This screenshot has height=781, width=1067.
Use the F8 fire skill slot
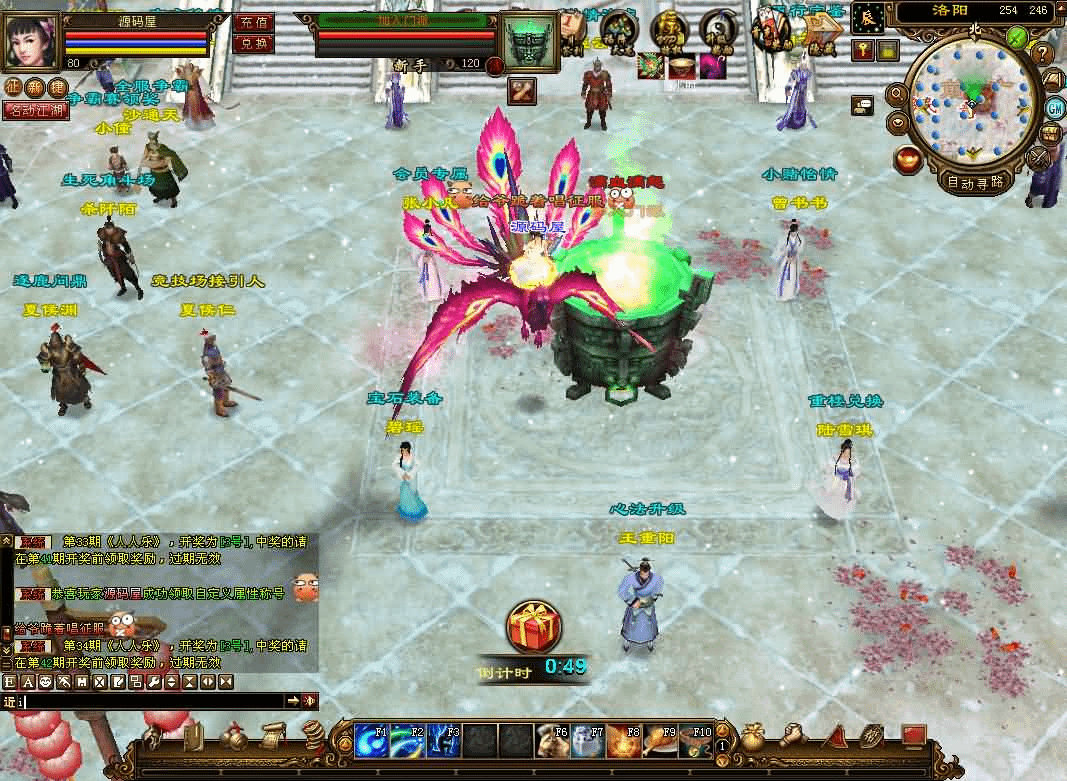(x=624, y=742)
